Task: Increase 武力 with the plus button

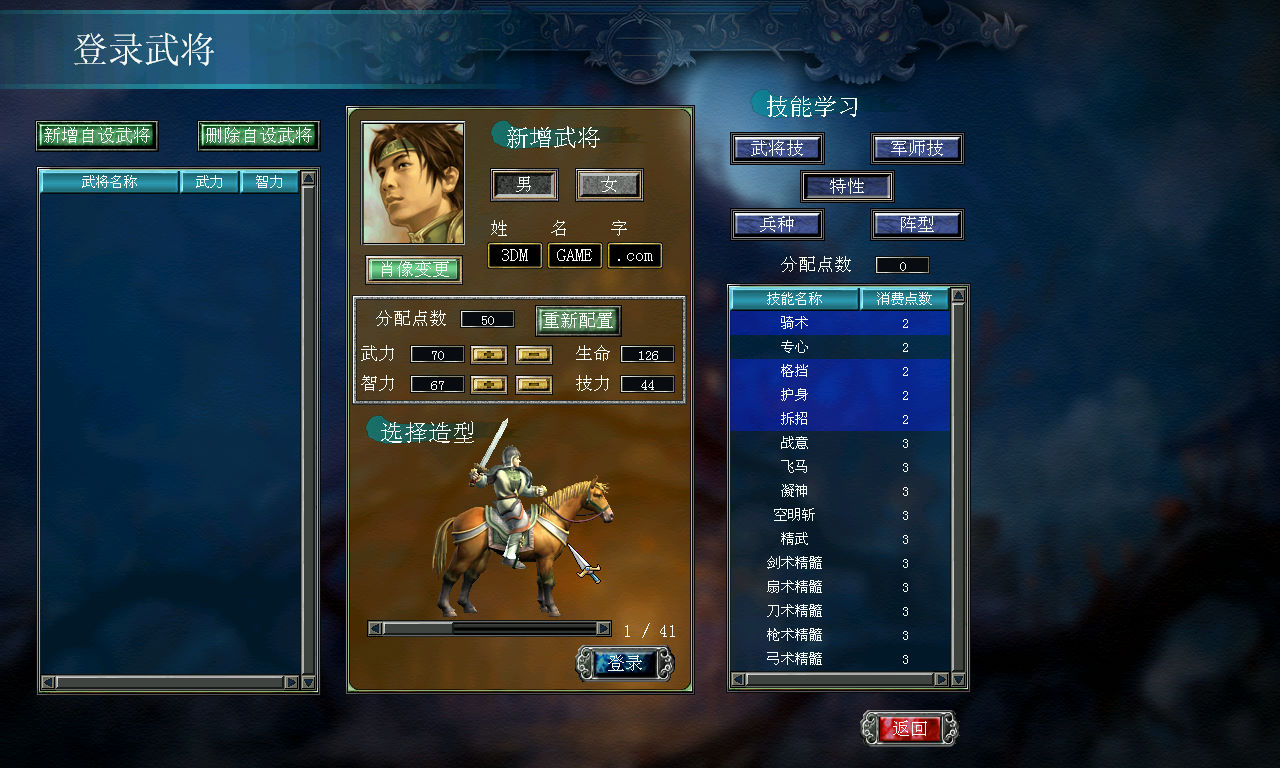Action: [x=489, y=354]
